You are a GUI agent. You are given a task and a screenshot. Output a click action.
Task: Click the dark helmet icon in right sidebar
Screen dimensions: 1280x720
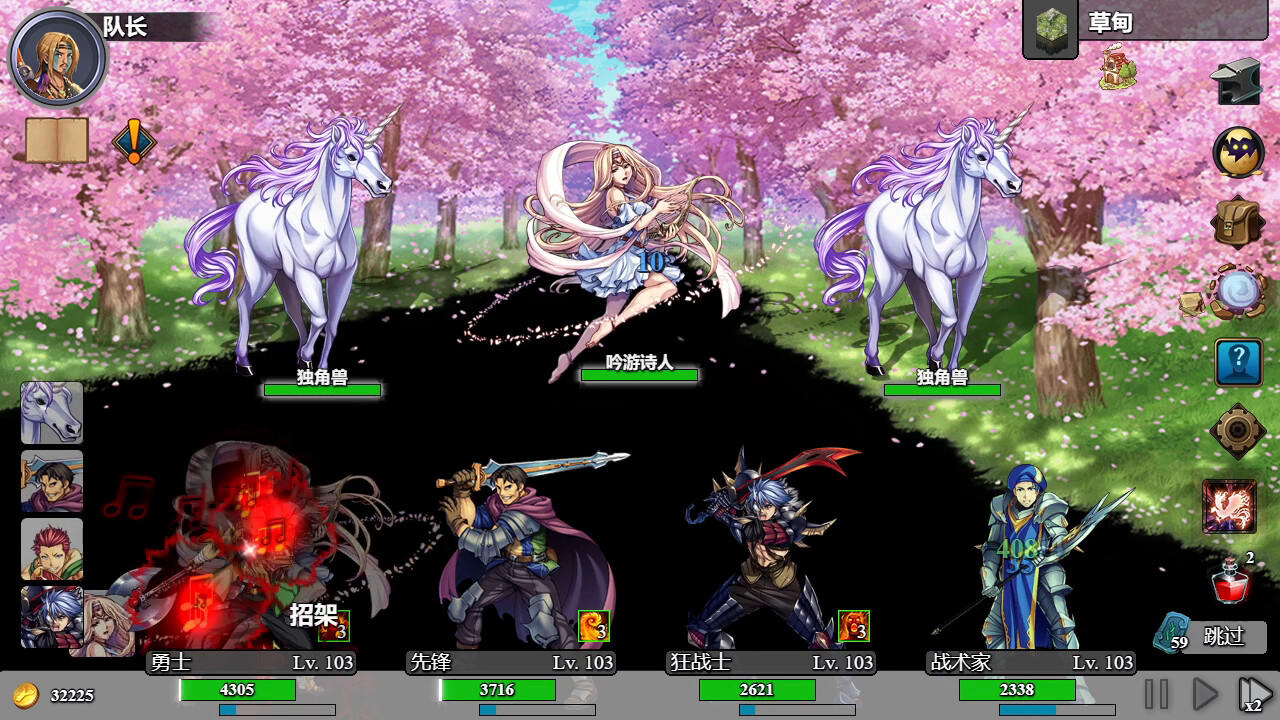point(1238,151)
